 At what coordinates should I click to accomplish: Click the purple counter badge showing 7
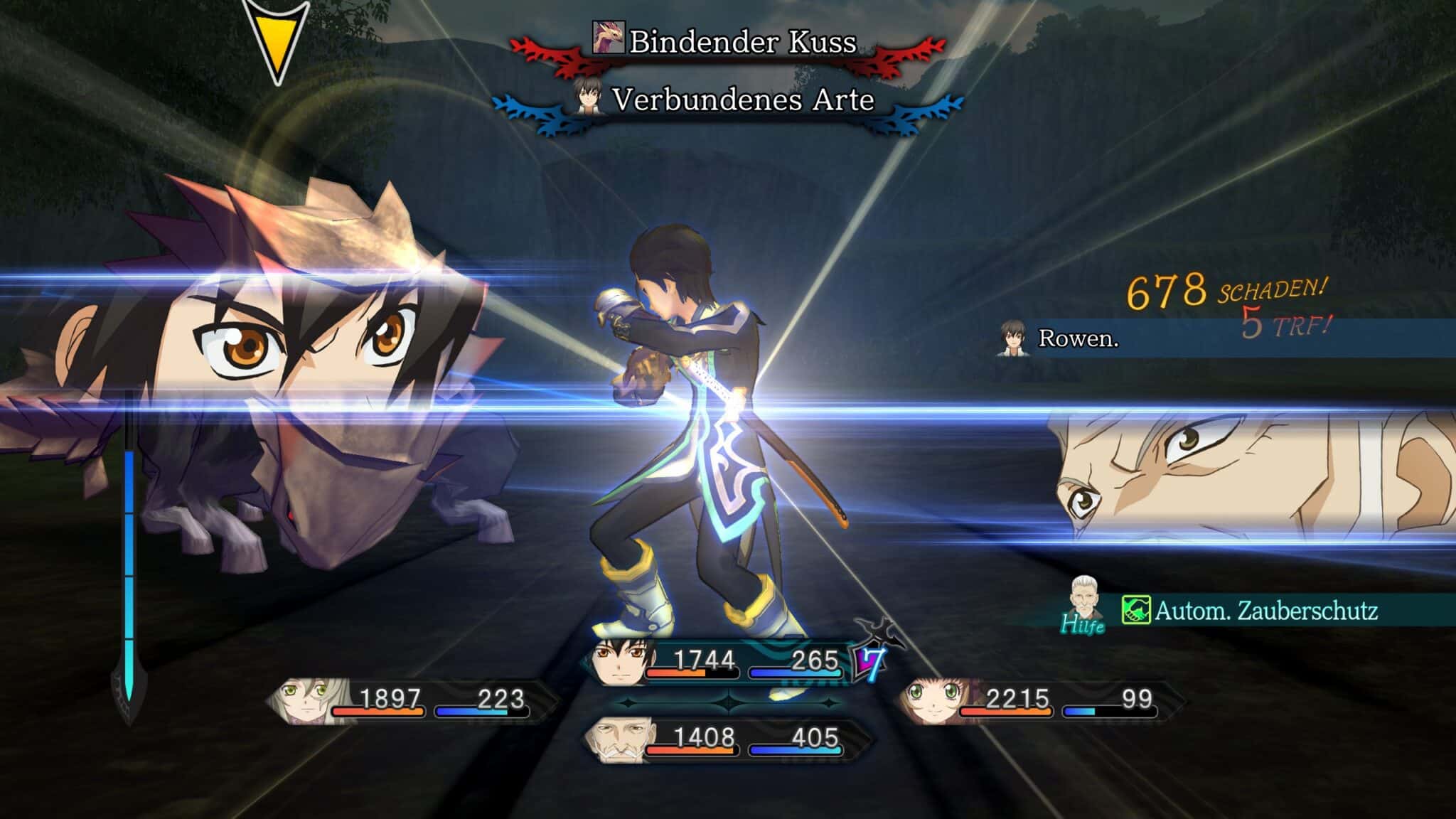870,661
